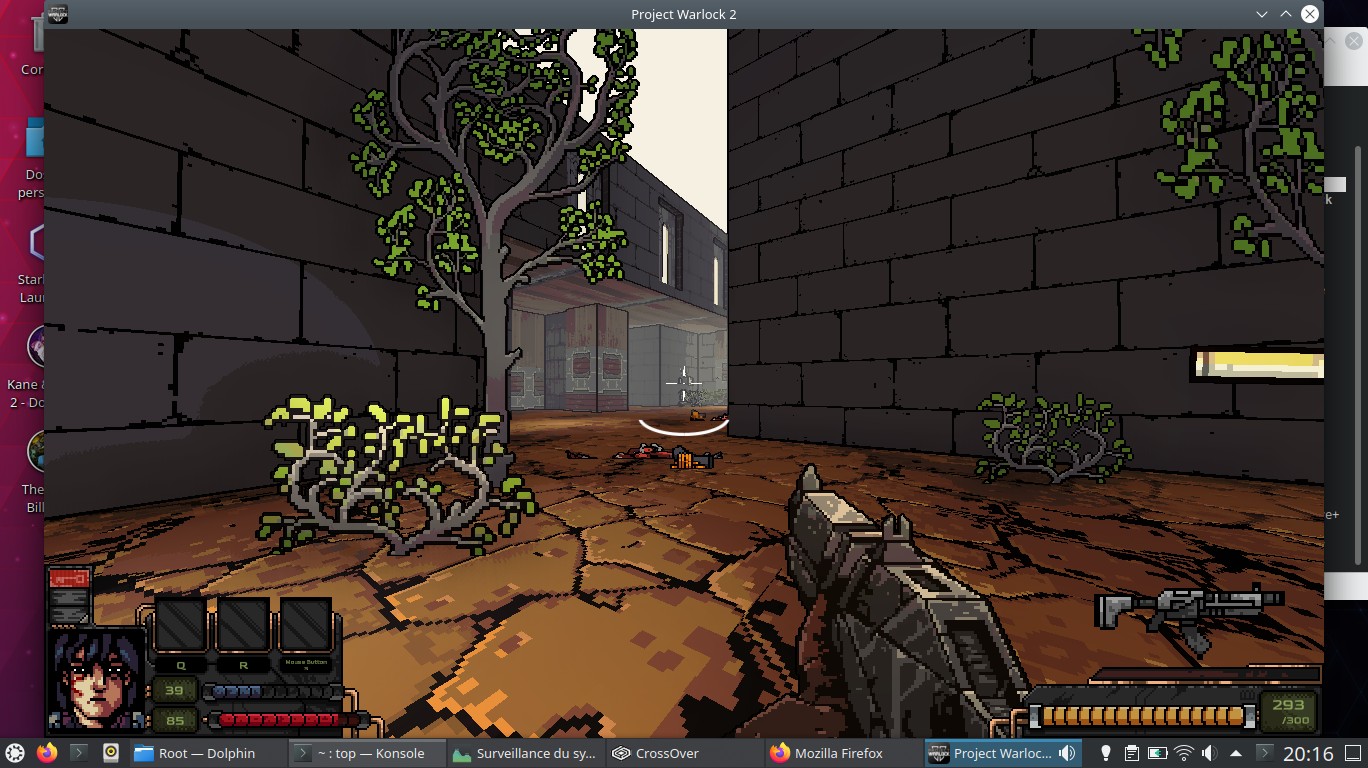
Task: Open the KDE application launcher
Action: [x=16, y=753]
